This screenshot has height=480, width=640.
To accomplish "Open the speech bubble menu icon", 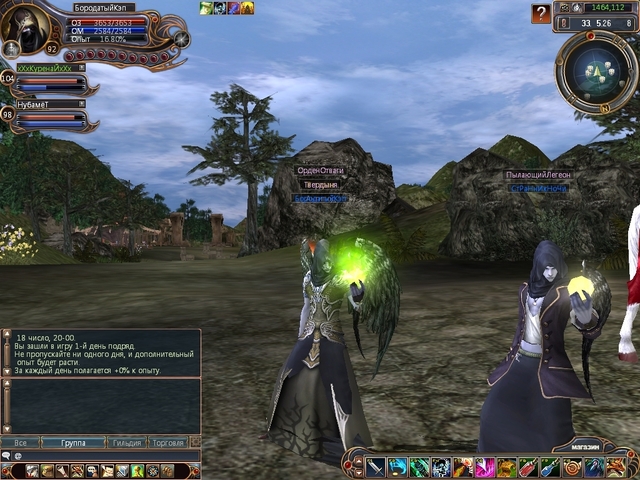I will 7,456.
